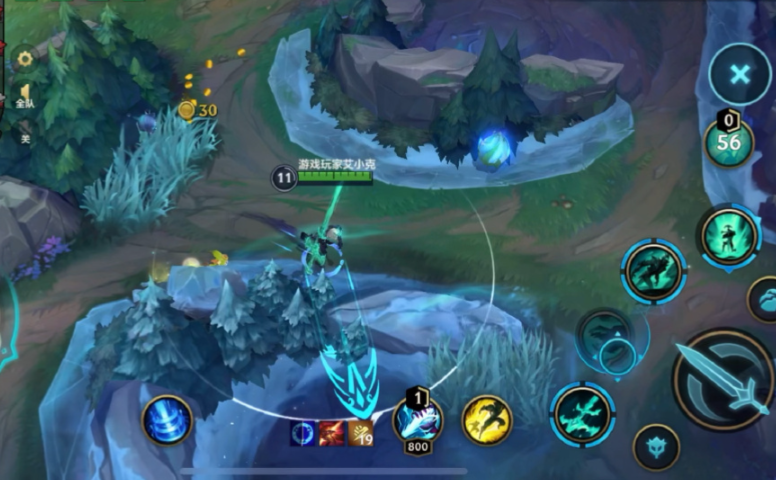Viewport: 776px width, 480px height.
Task: Attack with the sword basic attack button
Action: click(x=724, y=378)
